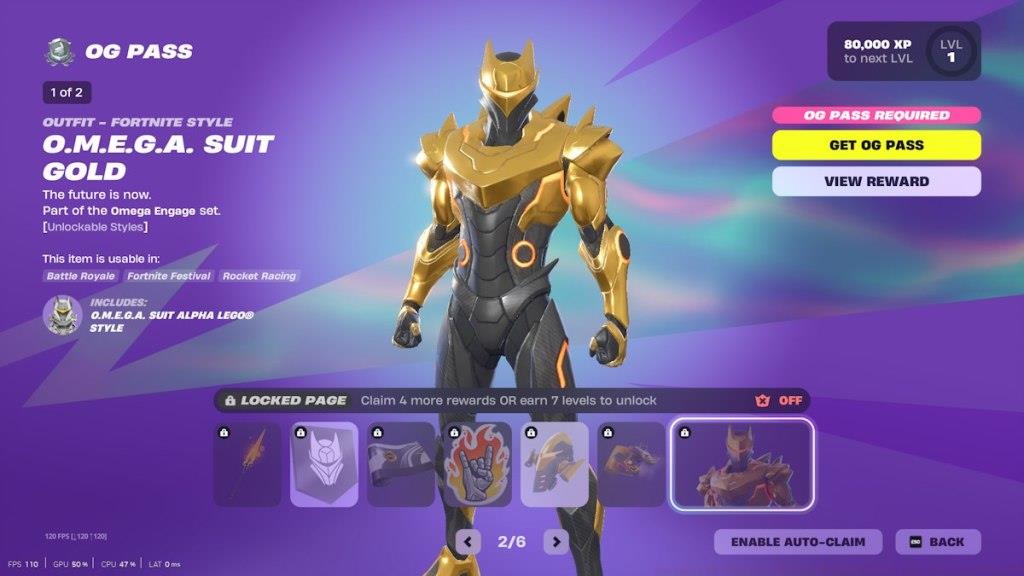Open the Unlockable Styles link
The height and width of the screenshot is (576, 1024).
pos(96,227)
